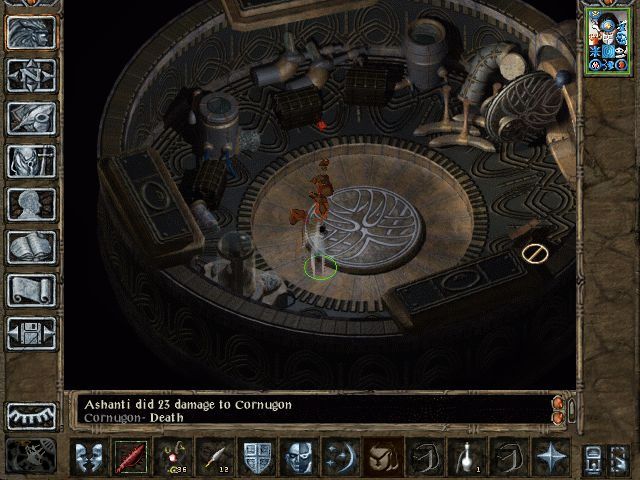Open special abilities with the star icon
640x480 pixels.
coord(550,457)
